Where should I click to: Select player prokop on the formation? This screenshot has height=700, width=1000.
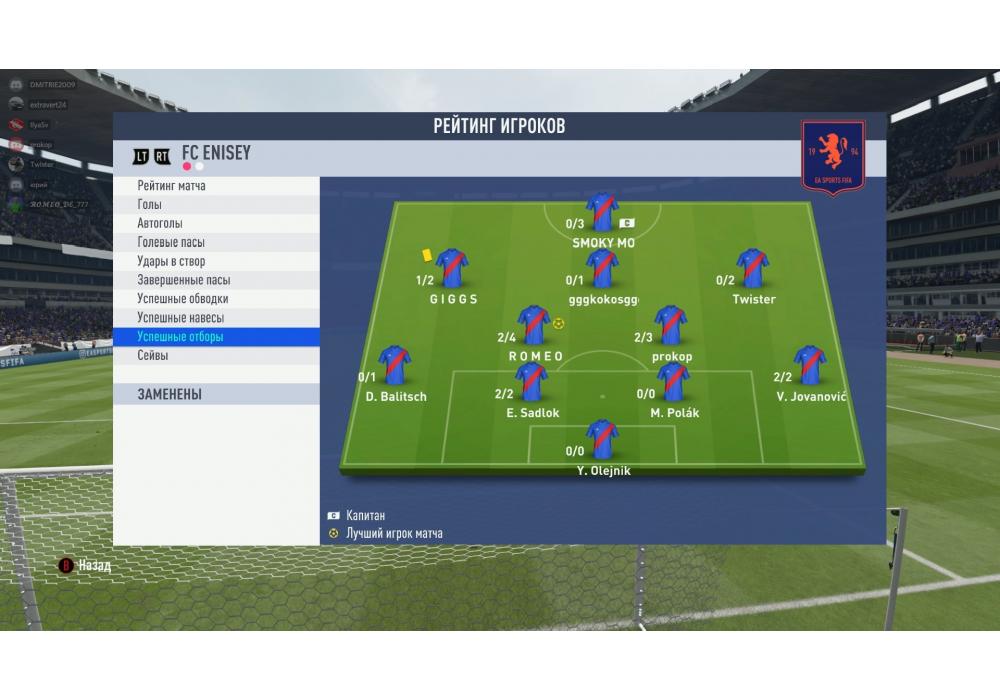[x=670, y=325]
